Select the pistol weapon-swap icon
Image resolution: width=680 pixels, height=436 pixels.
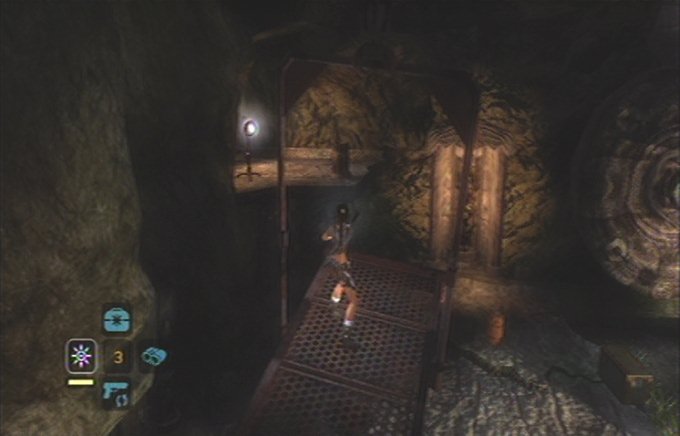117,392
